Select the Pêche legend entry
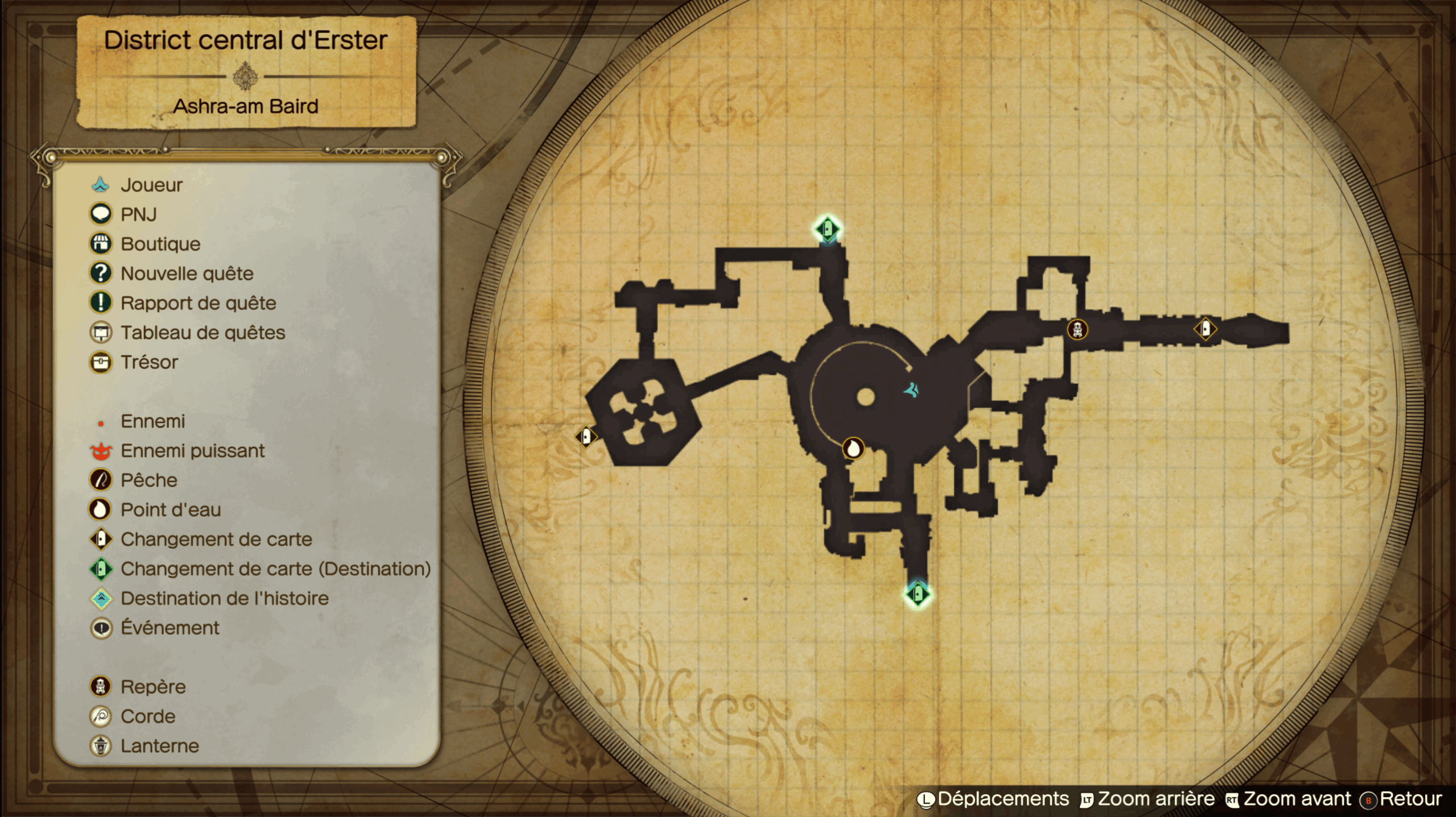1456x817 pixels. click(148, 480)
